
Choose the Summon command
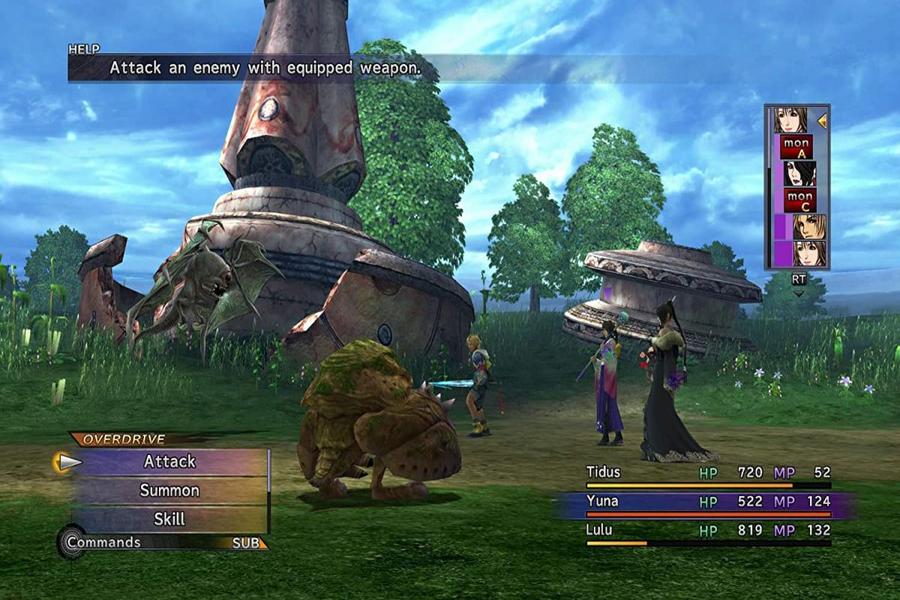pyautogui.click(x=170, y=491)
